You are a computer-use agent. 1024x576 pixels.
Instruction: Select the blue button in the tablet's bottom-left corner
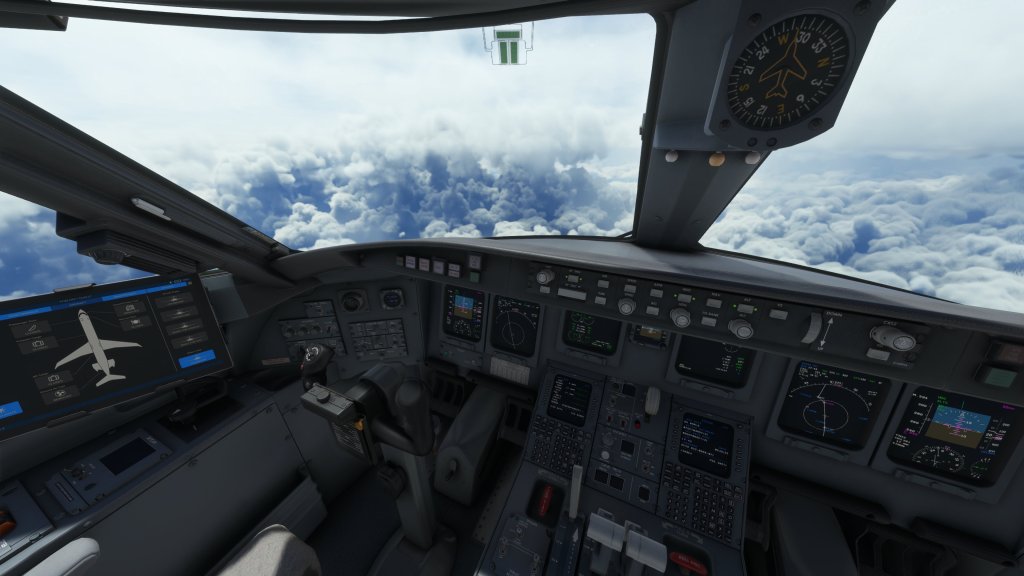point(8,409)
